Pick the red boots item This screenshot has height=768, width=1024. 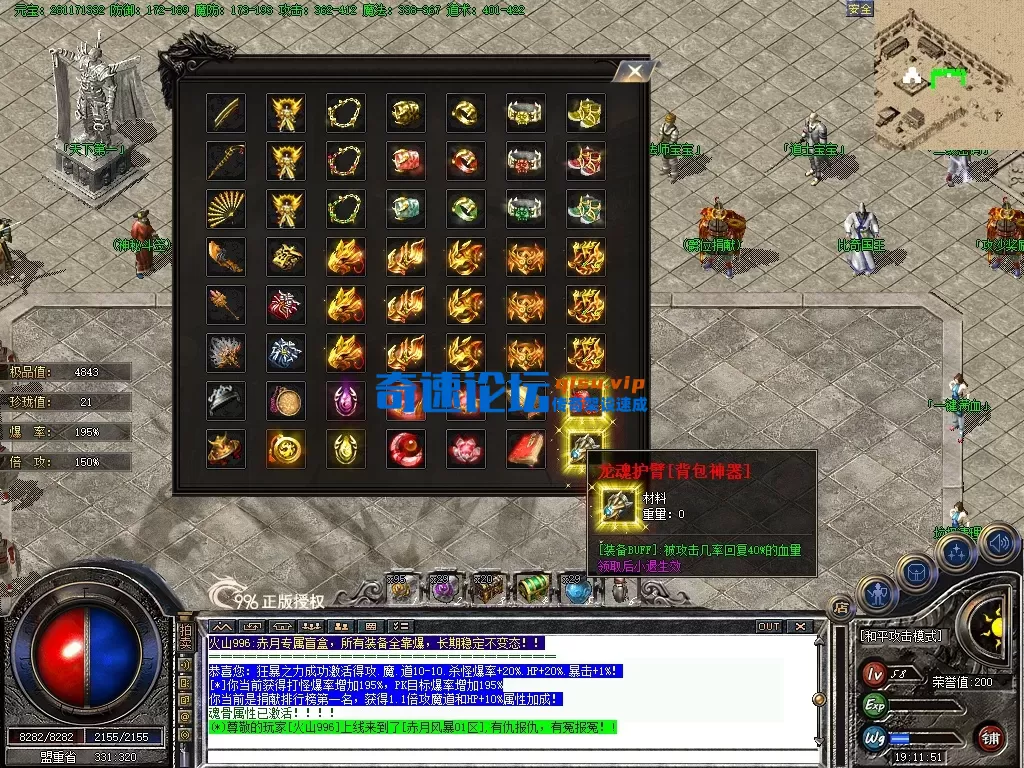coord(585,161)
